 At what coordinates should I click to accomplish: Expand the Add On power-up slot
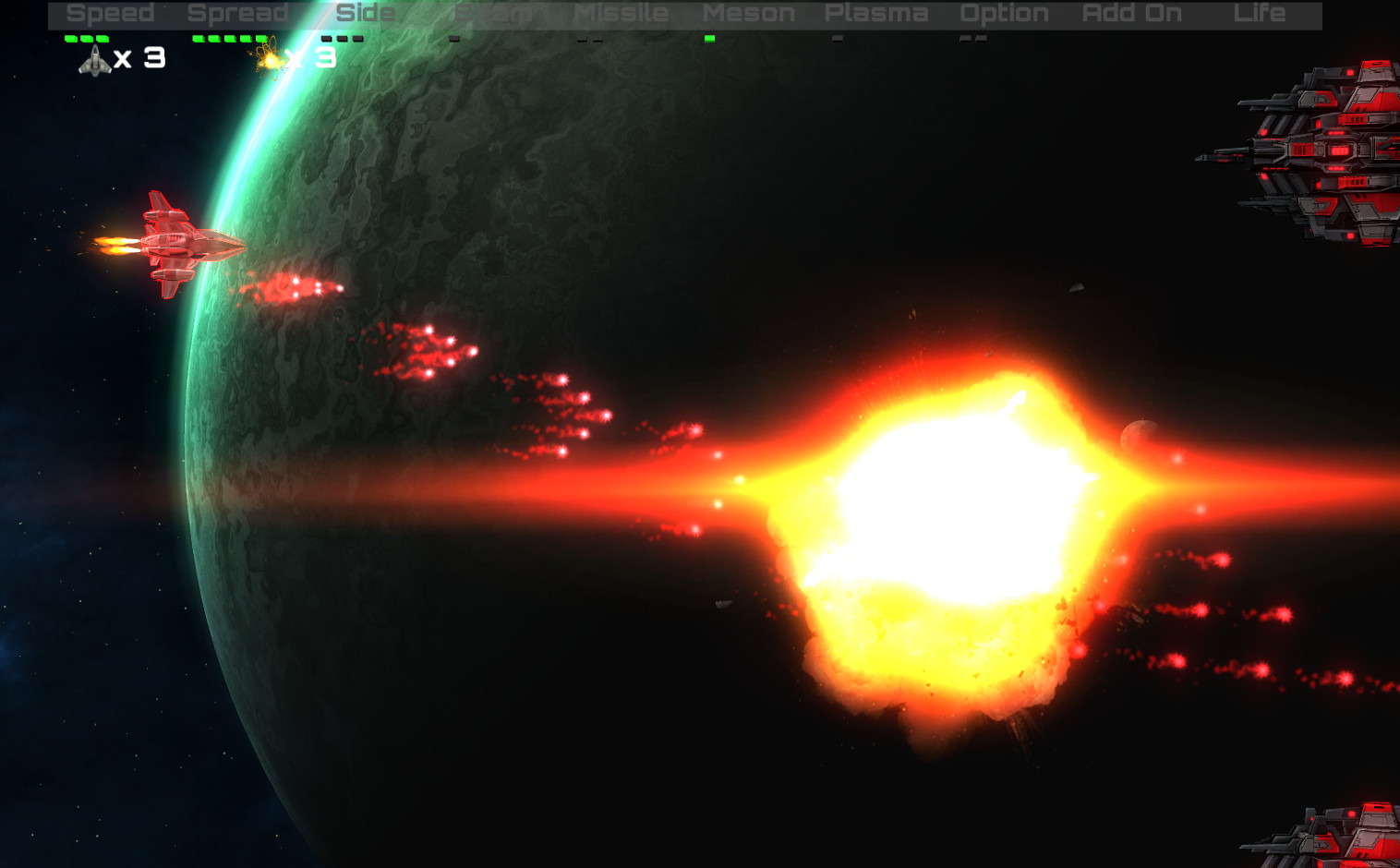(x=1132, y=13)
